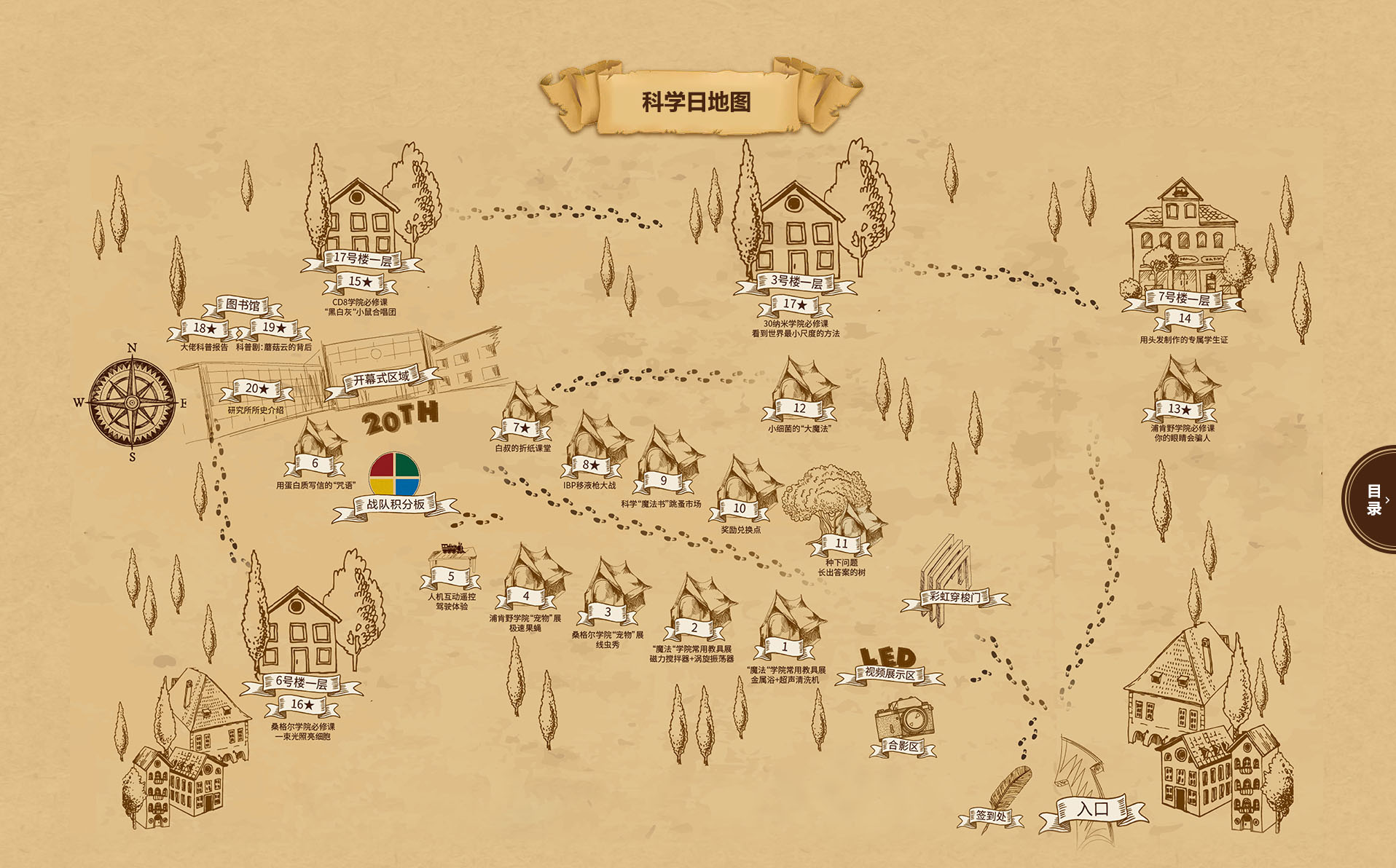Screen dimensions: 1396x868
Task: Open tent 10 奖励兑换点
Action: click(740, 508)
